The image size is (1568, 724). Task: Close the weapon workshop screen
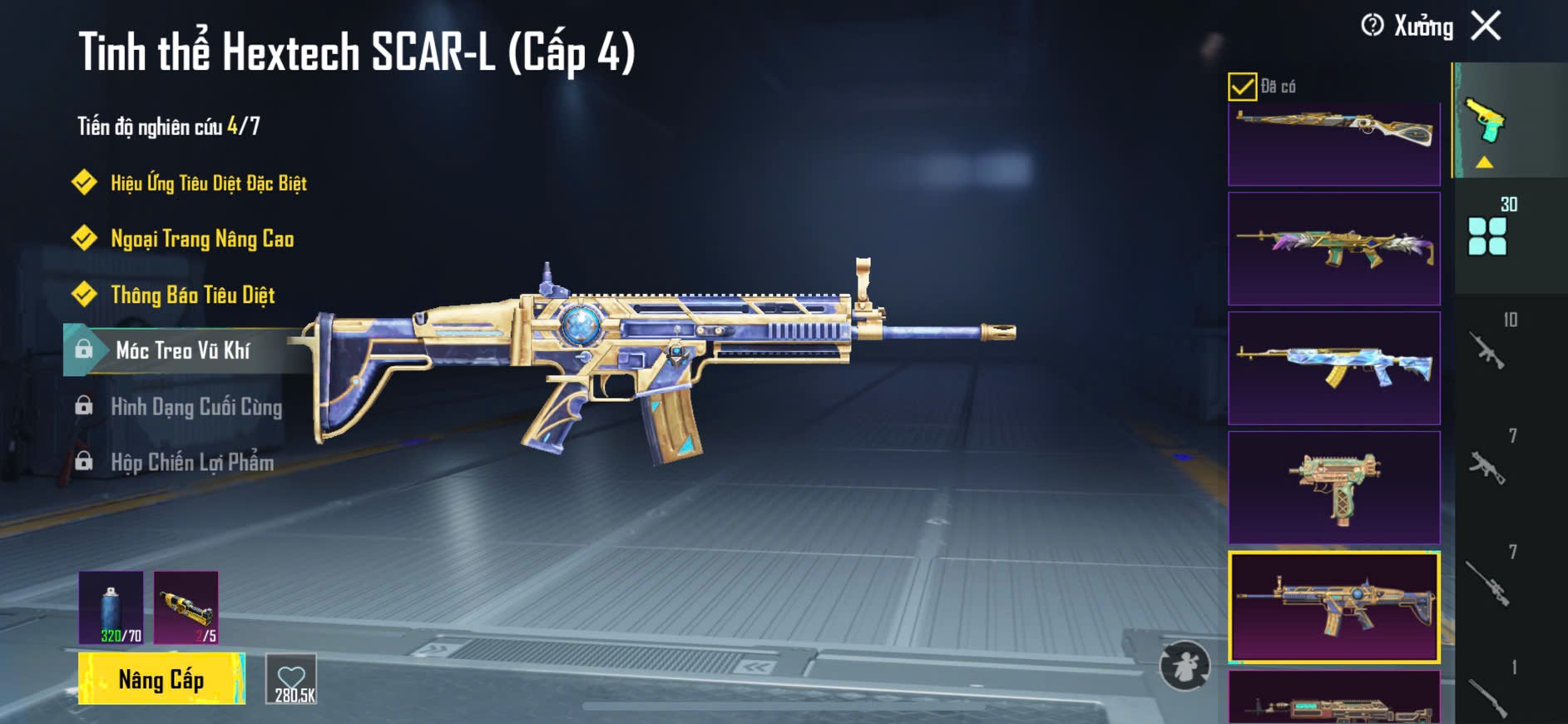point(1486,26)
